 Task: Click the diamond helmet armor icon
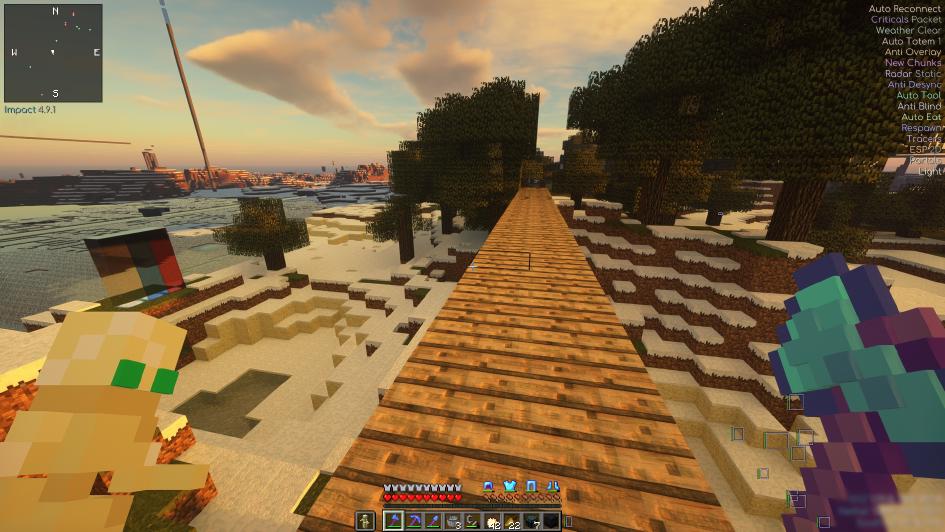(488, 486)
